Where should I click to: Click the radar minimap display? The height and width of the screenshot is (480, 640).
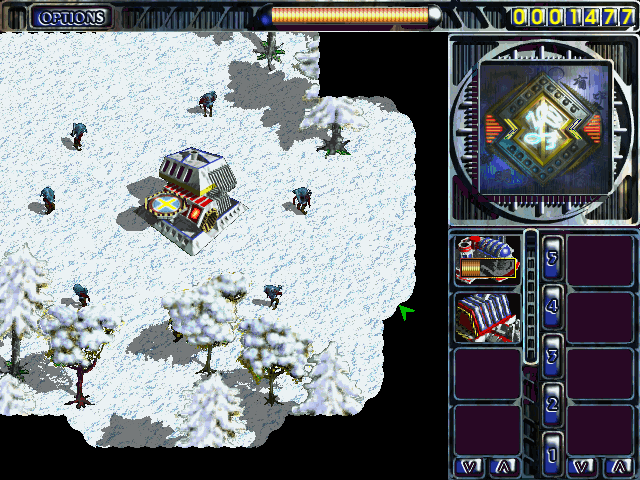point(544,127)
